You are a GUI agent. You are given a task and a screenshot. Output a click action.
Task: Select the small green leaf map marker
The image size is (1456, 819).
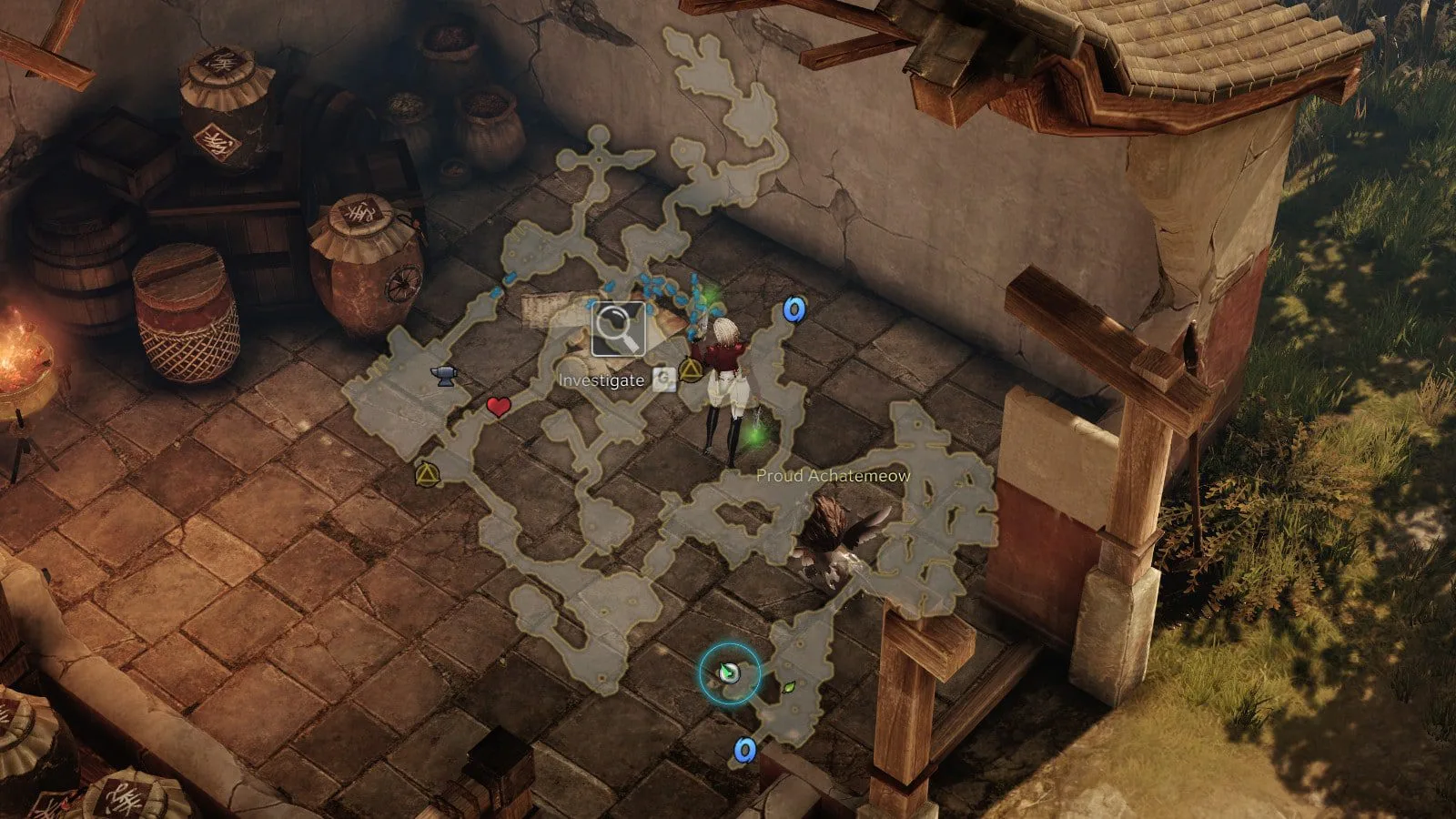(x=790, y=687)
